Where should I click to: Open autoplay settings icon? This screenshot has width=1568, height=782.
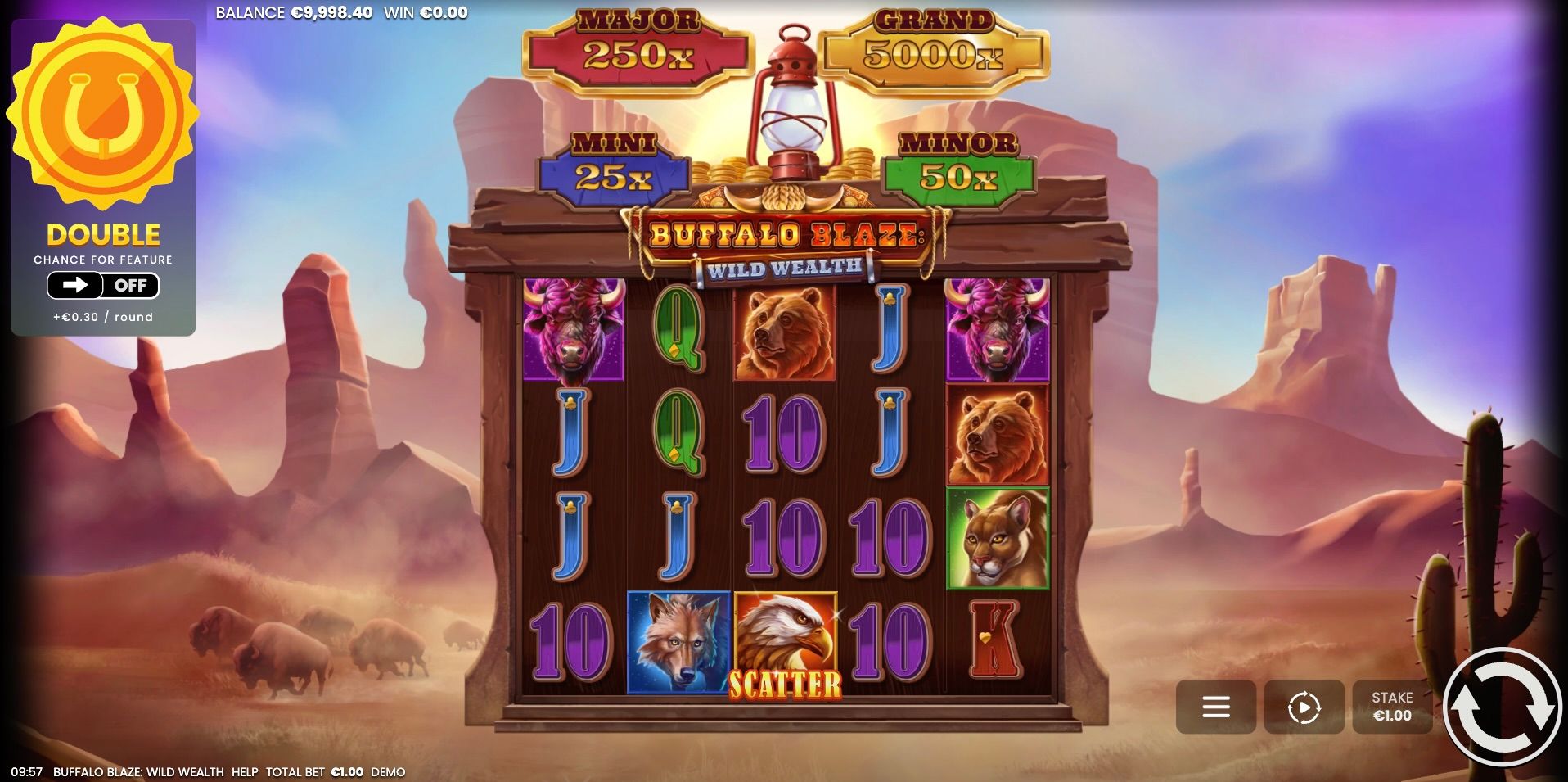point(1304,706)
